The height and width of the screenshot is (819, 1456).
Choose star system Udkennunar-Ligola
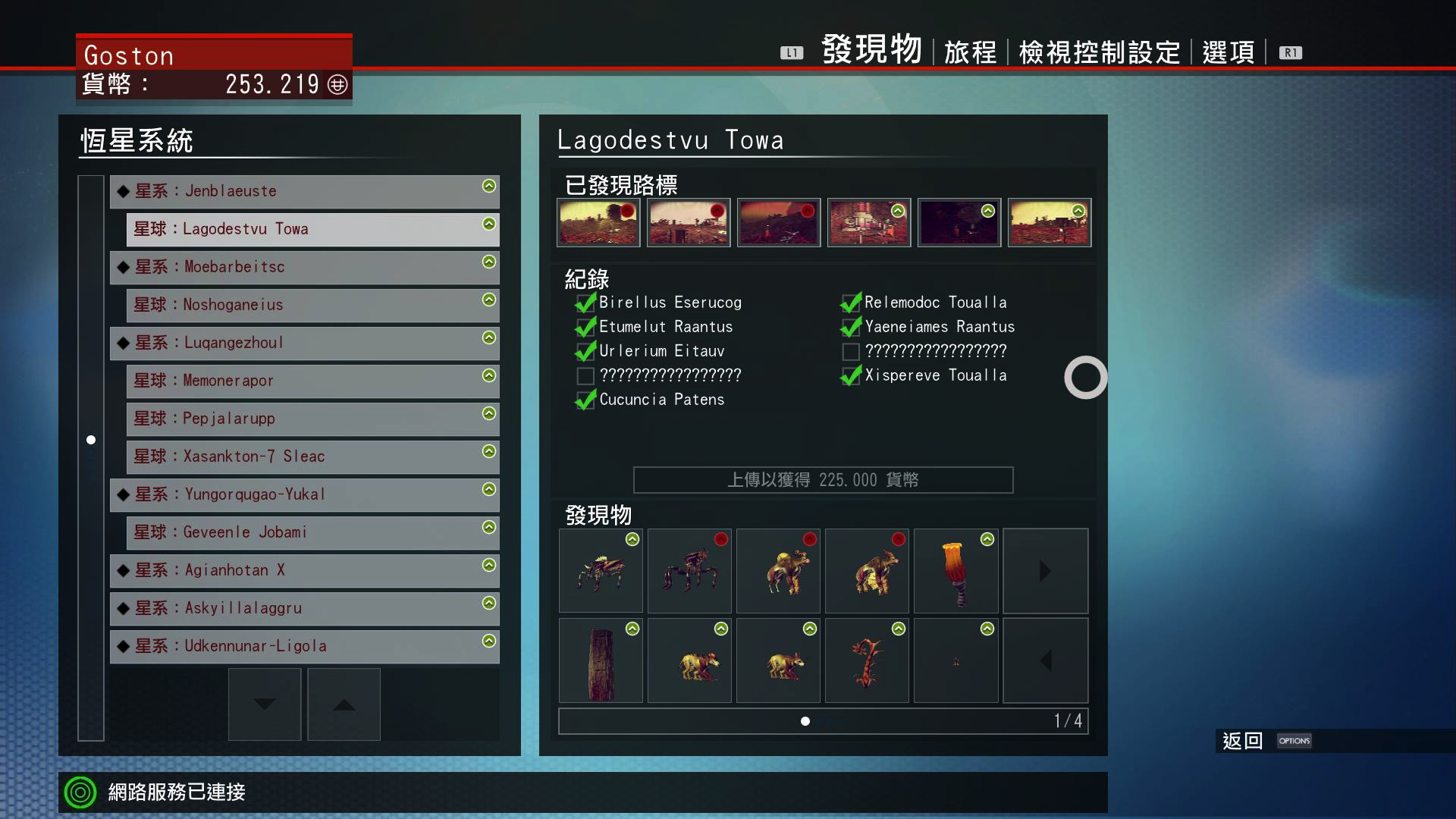tap(304, 646)
